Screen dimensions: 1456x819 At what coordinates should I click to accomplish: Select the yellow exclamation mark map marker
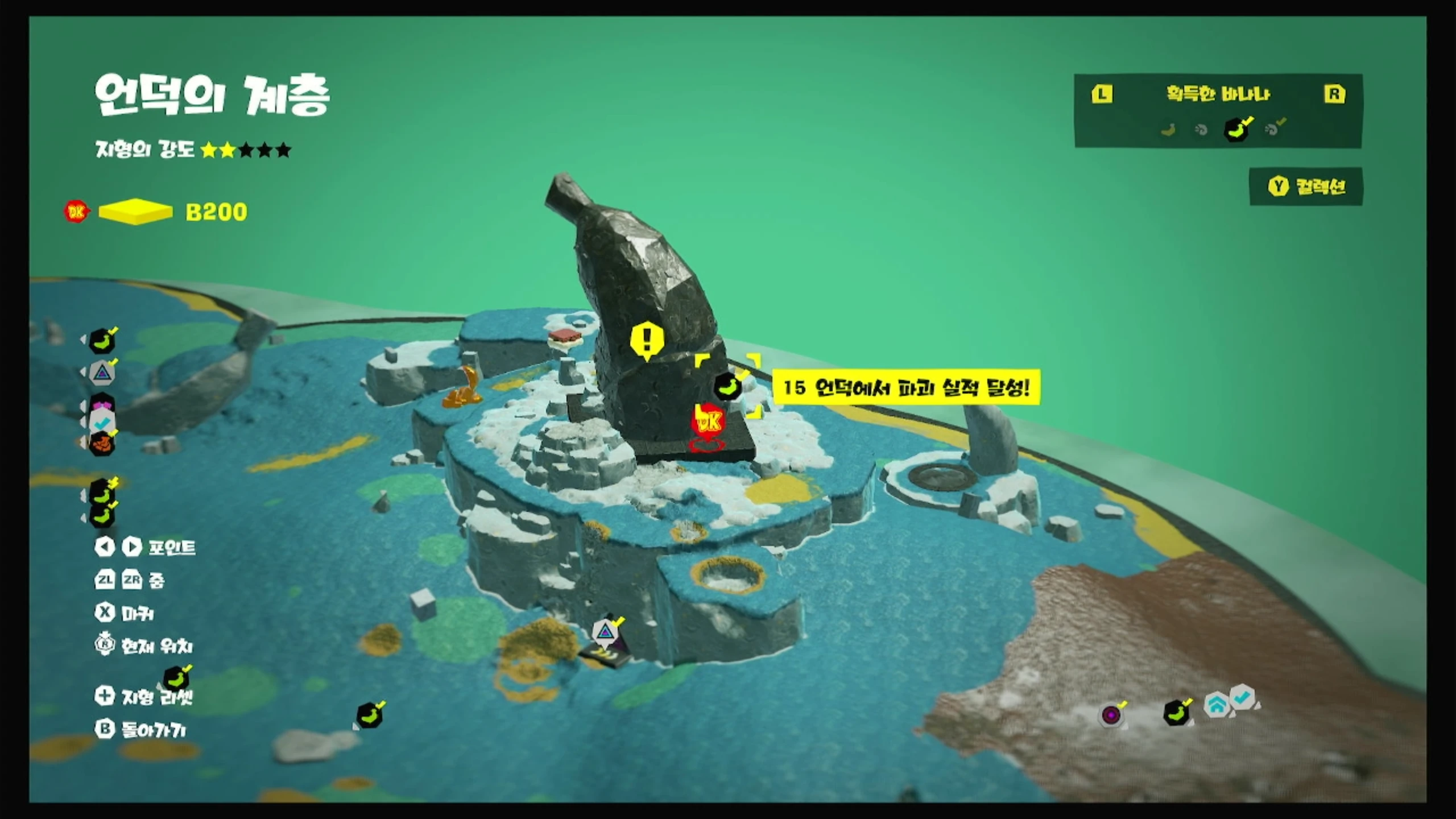pos(647,341)
